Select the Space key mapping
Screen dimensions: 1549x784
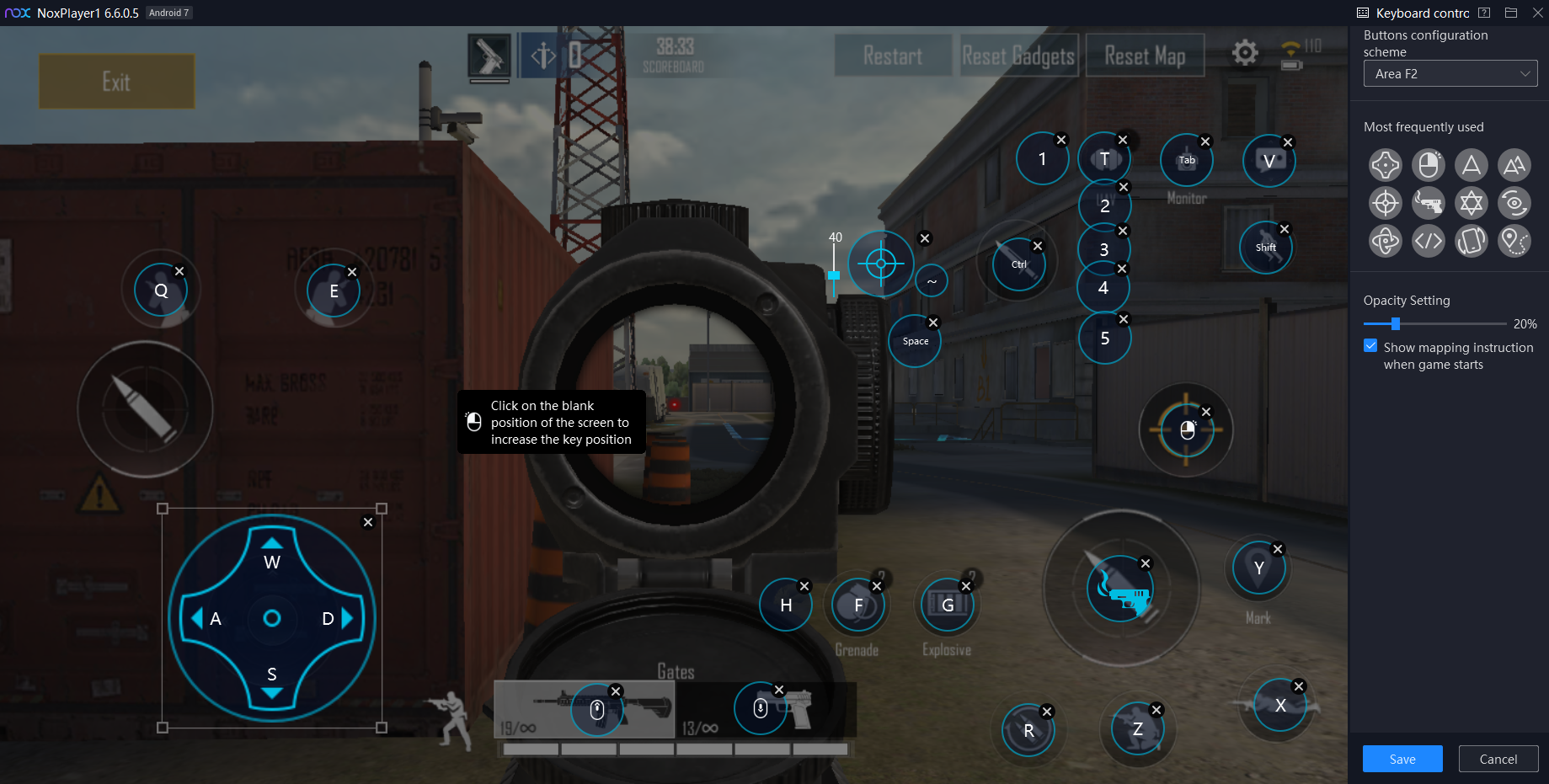tap(916, 341)
